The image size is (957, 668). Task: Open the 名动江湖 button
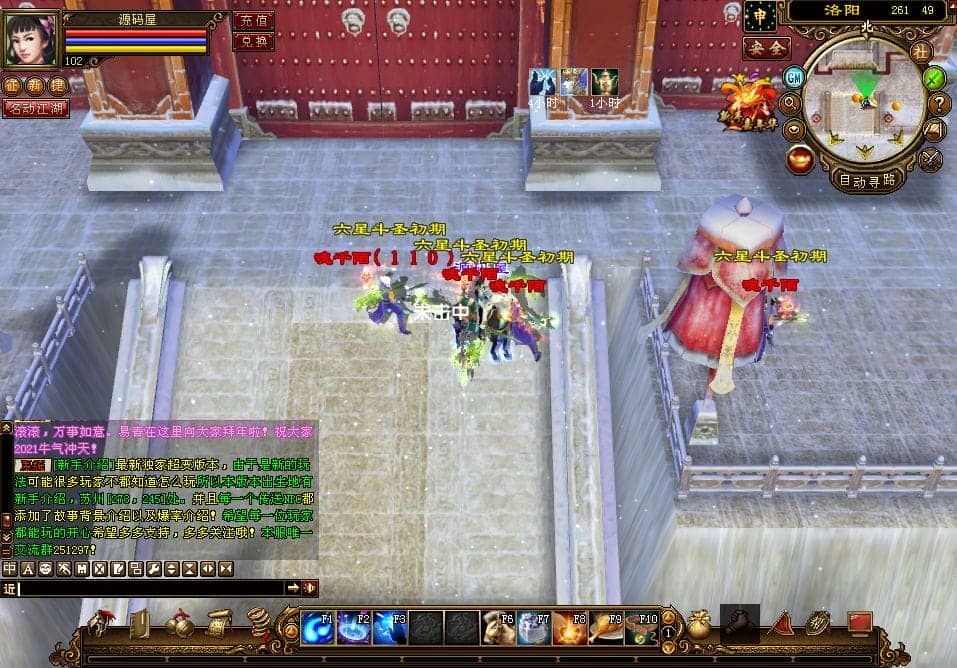(36, 107)
